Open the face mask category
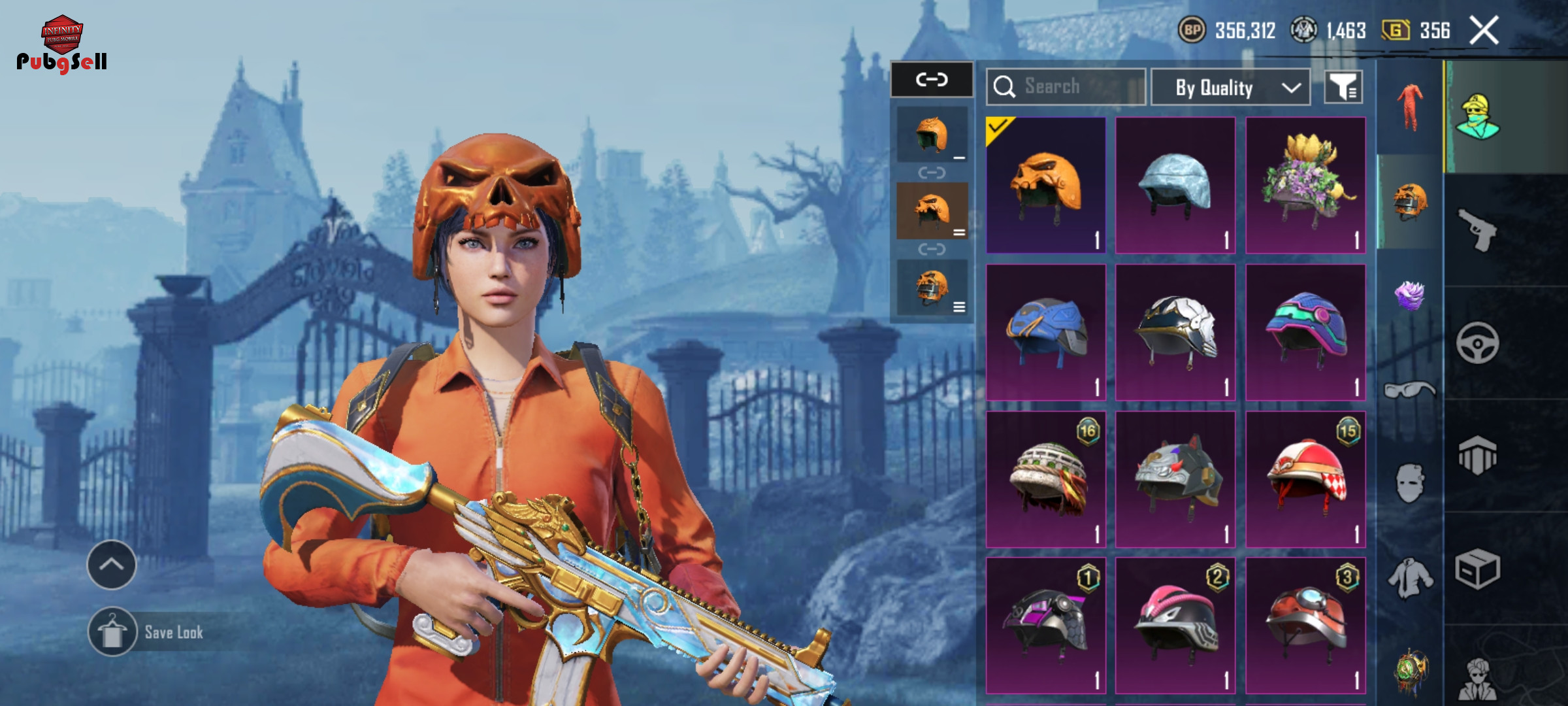Viewport: 1568px width, 706px height. click(1409, 484)
